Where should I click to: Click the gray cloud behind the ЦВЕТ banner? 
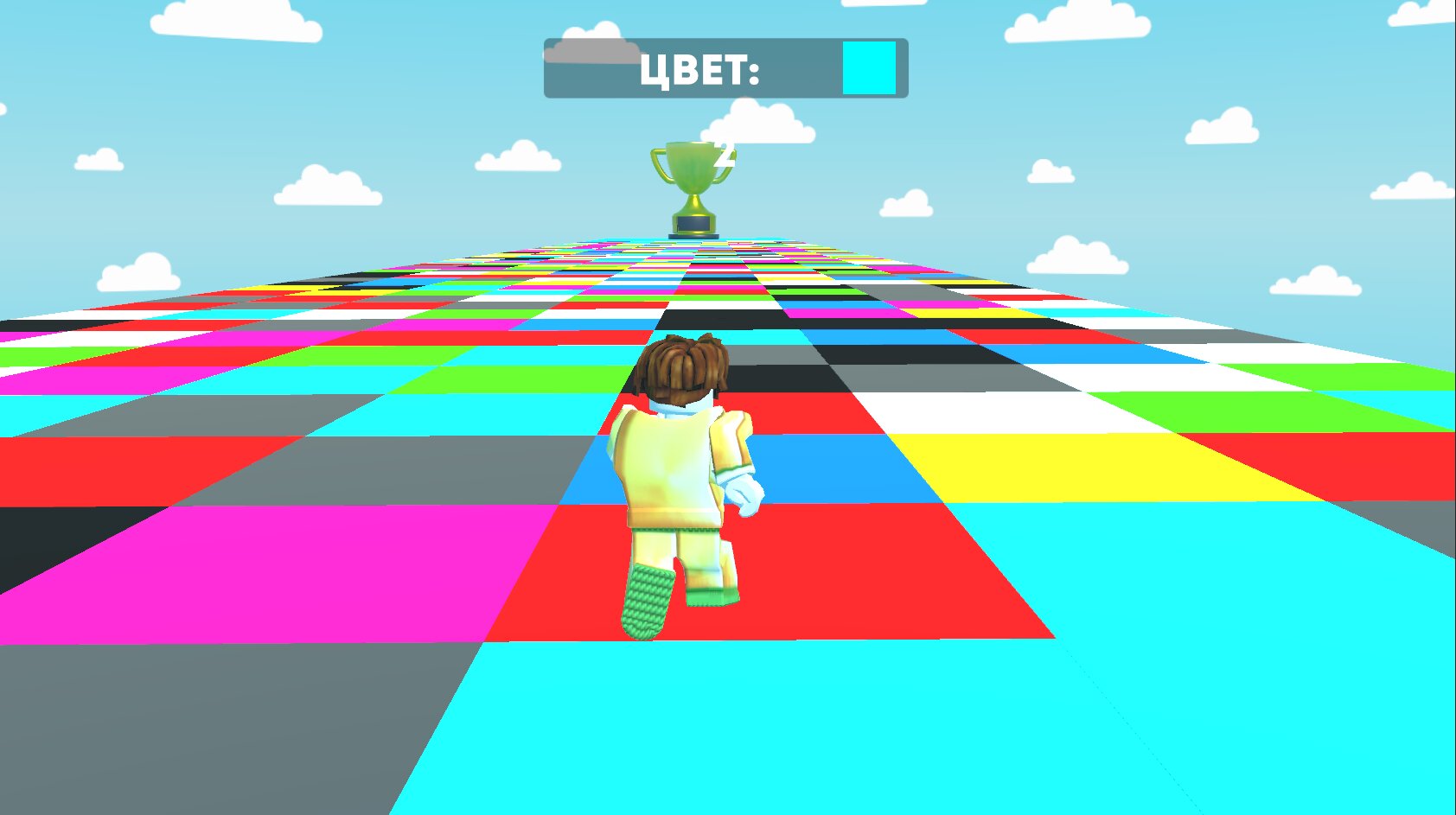coord(592,52)
